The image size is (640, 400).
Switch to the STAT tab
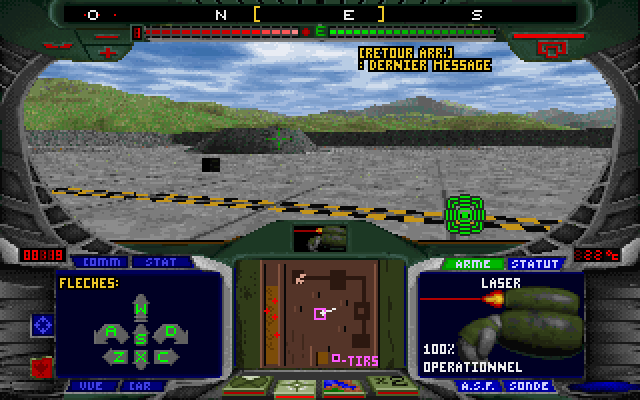point(160,262)
